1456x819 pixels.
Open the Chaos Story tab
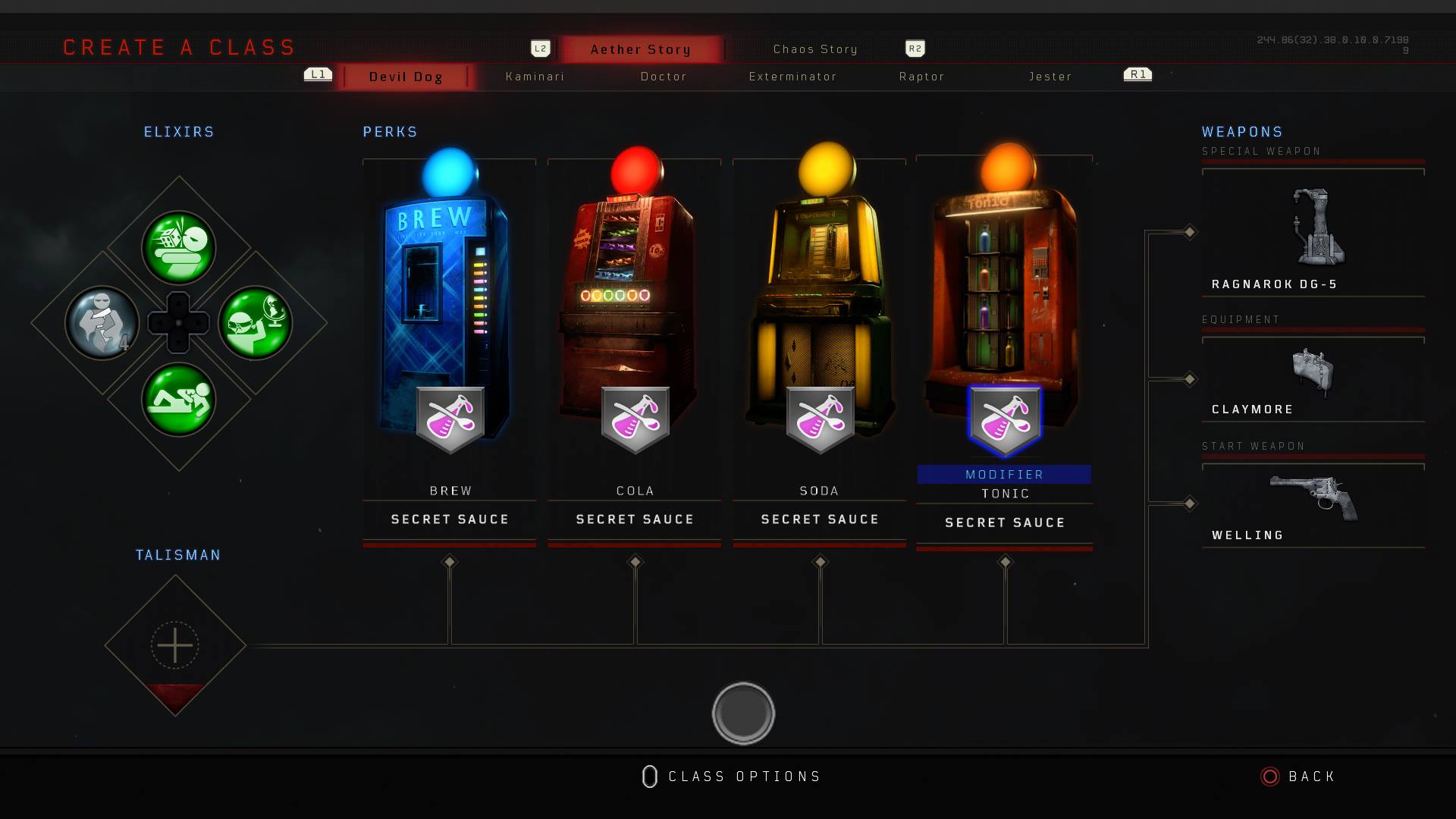tap(815, 49)
